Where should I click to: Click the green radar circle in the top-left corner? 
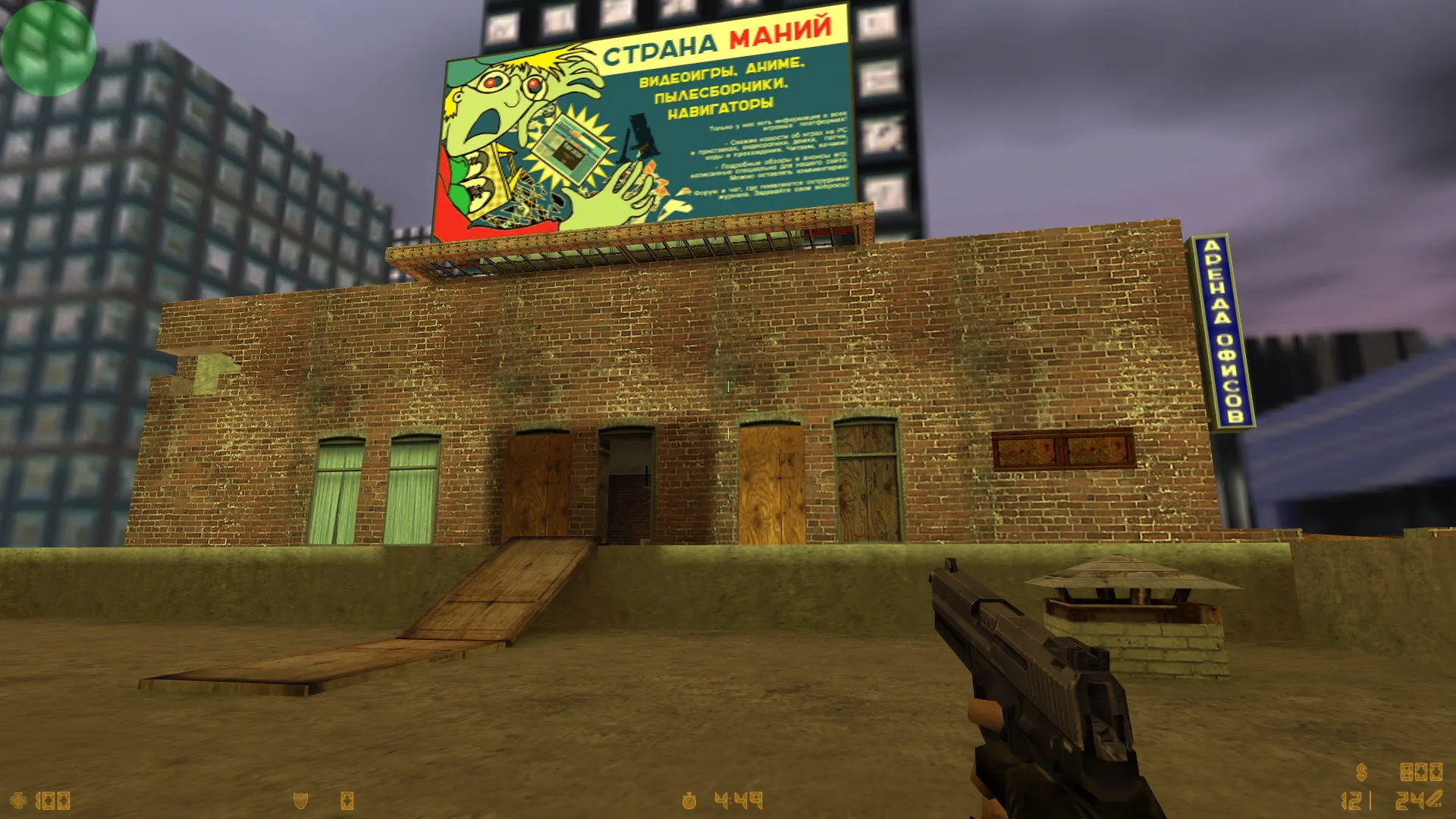point(47,47)
